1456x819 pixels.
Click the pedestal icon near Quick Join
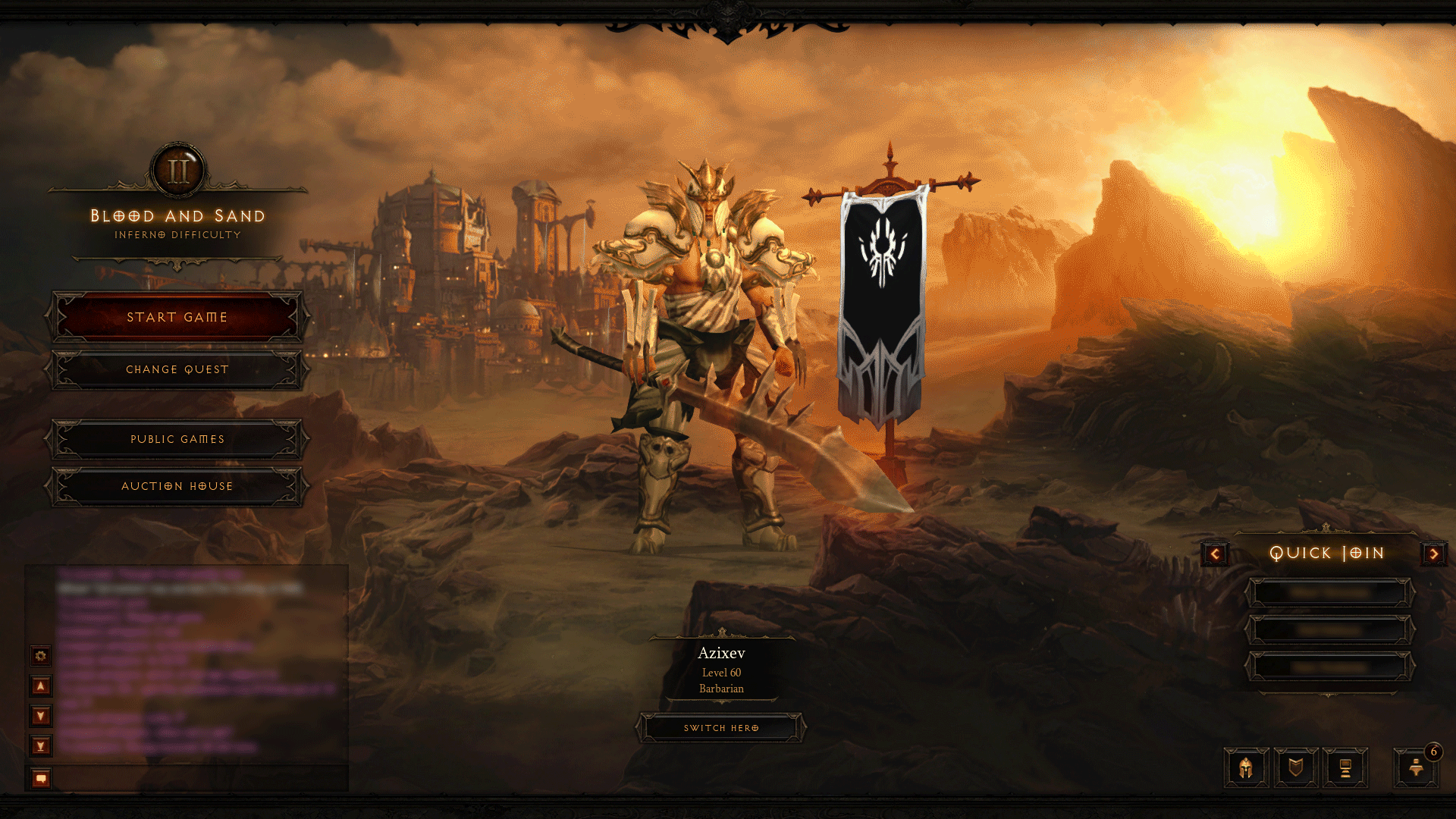[x=1344, y=767]
